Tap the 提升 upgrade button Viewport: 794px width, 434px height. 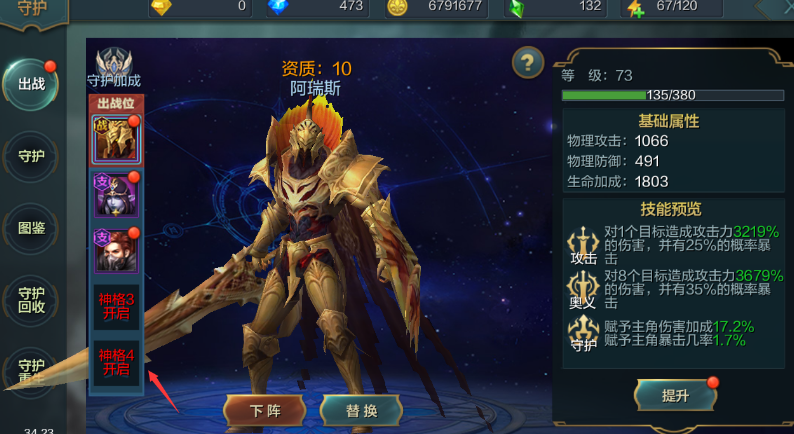point(675,395)
